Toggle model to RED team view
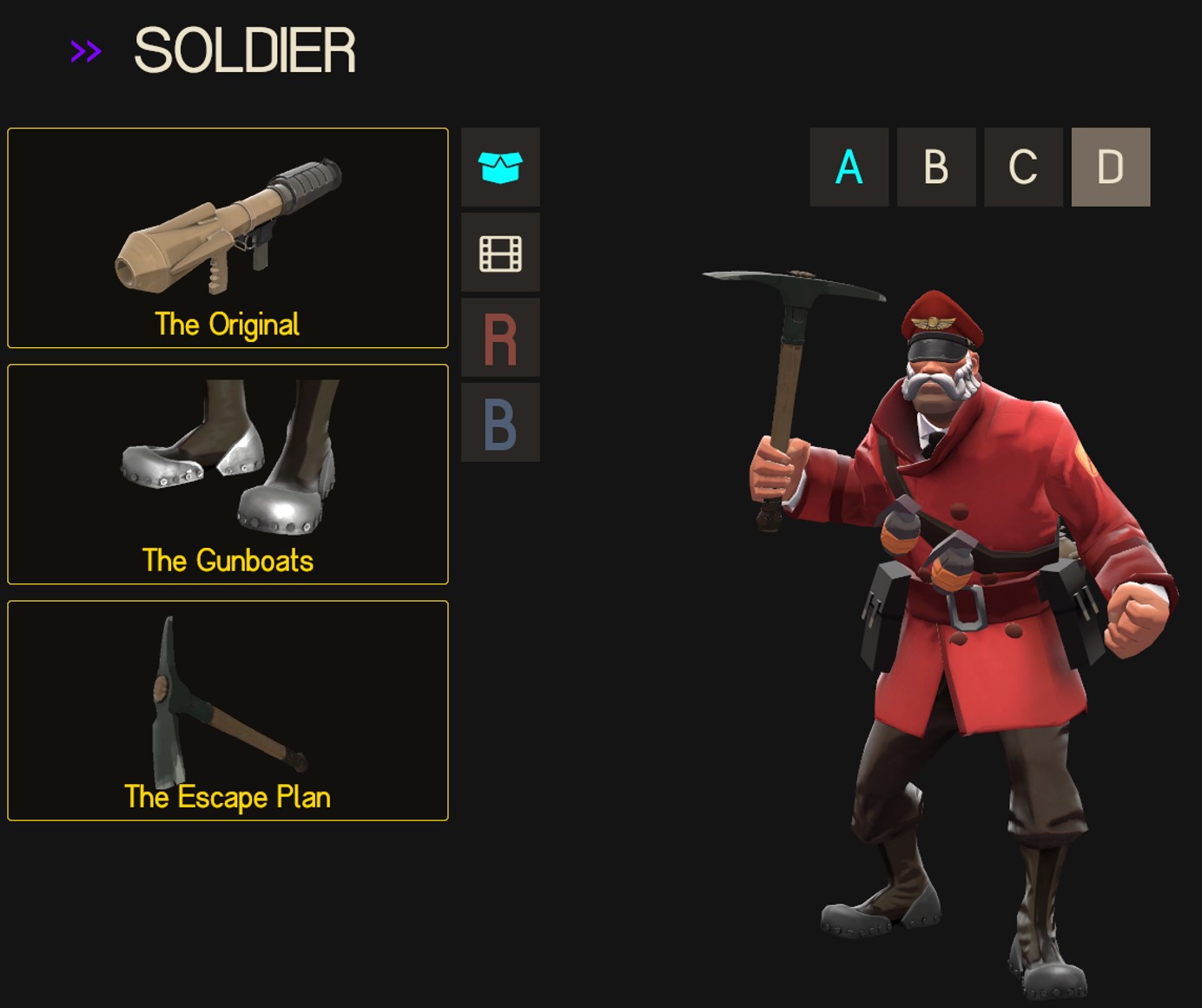The width and height of the screenshot is (1202, 1008). tap(500, 337)
